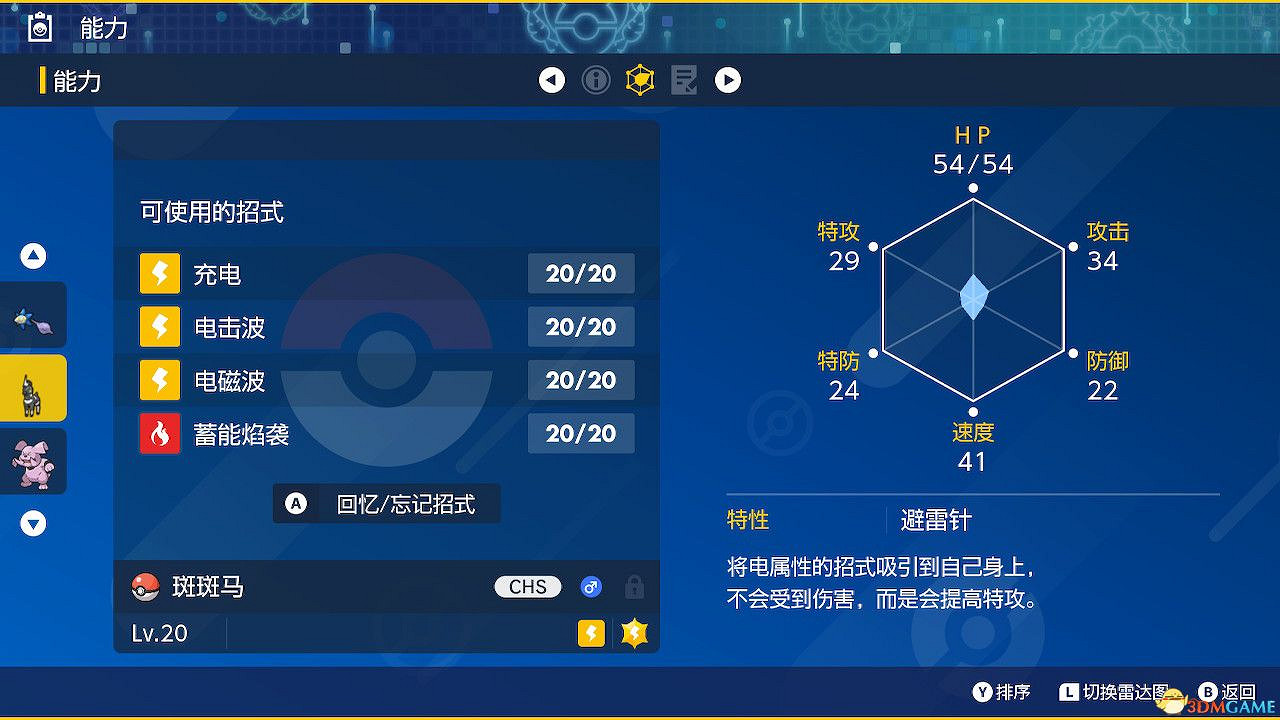Screen dimensions: 1280x720
Task: Click the male gender symbol beside CHS
Action: click(x=591, y=587)
